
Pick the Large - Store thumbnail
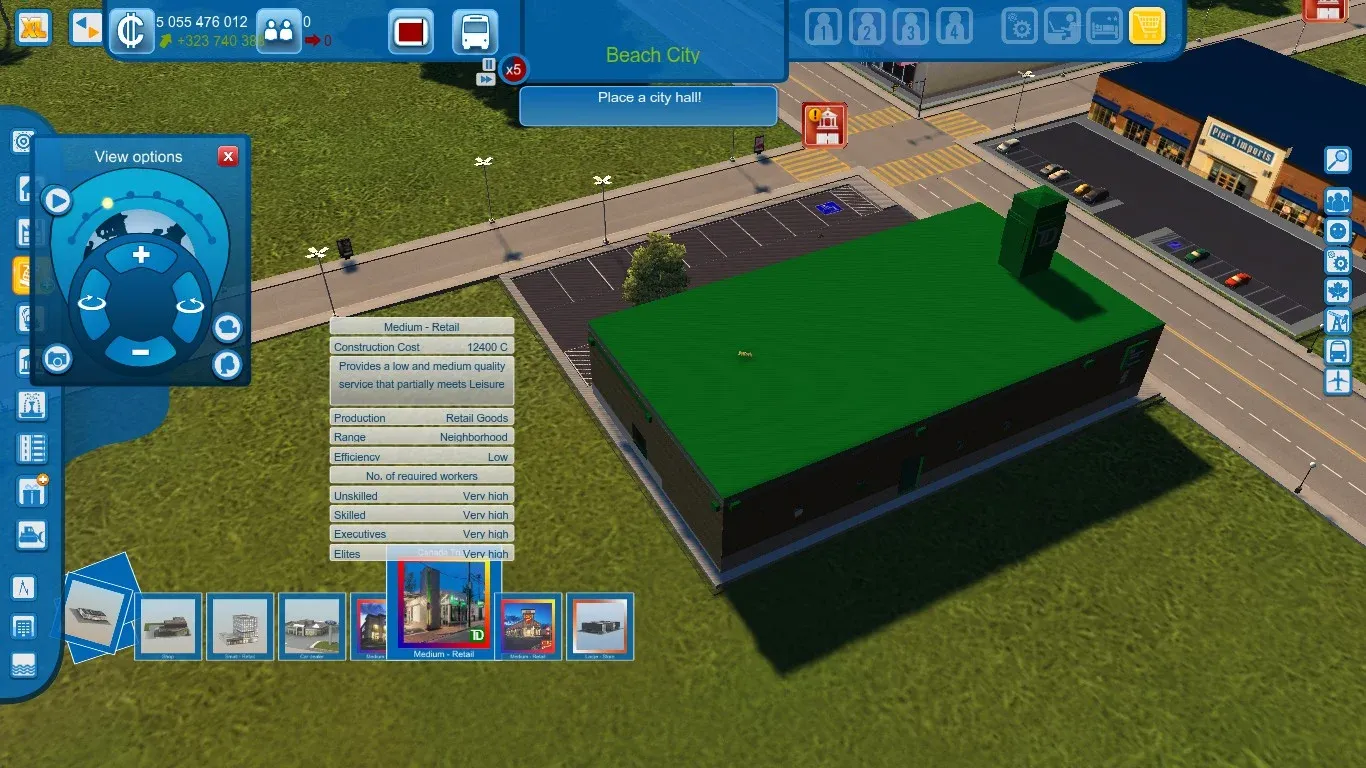[x=600, y=627]
